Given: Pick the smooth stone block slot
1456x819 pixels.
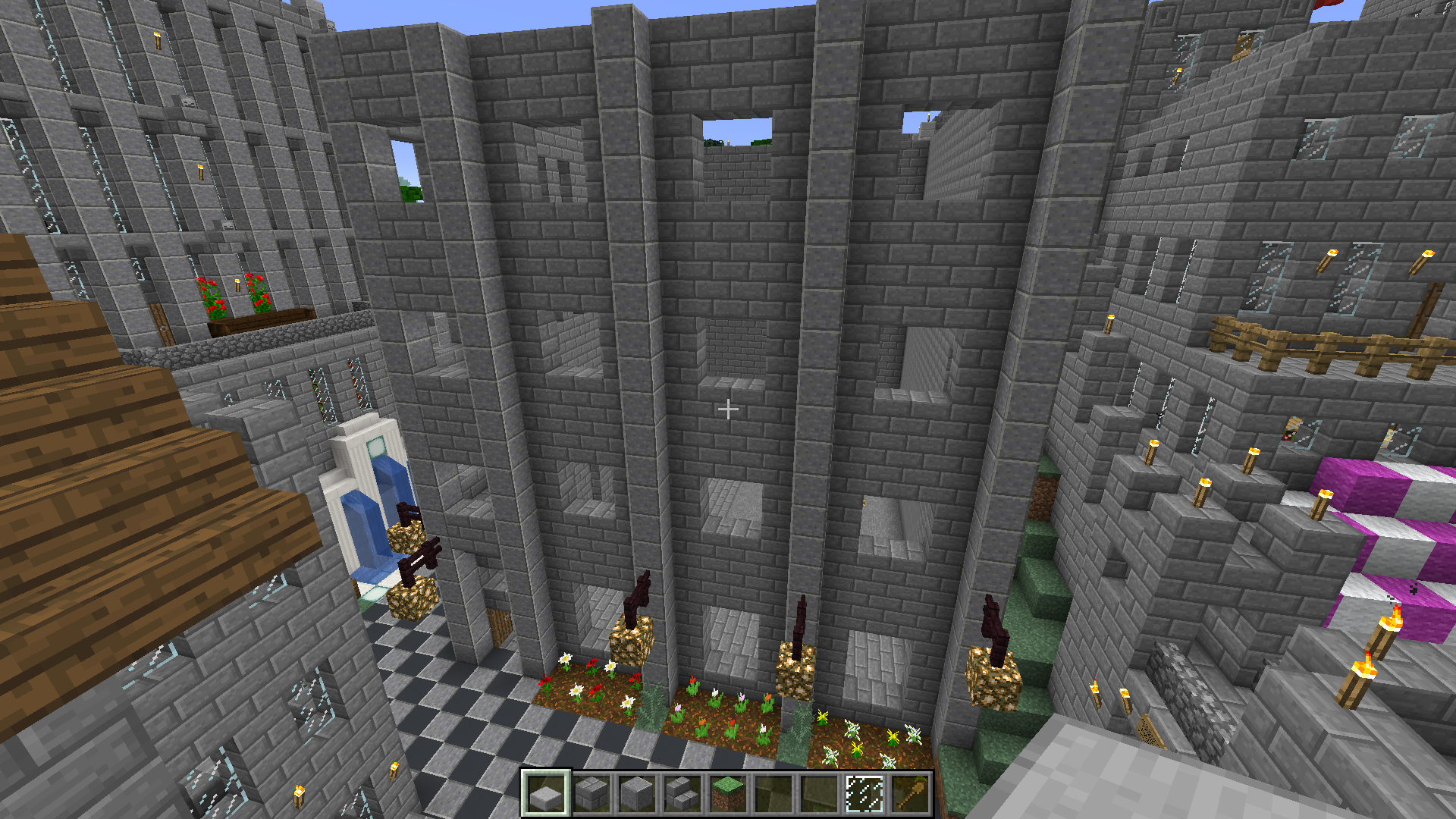Looking at the screenshot, I should 636,794.
